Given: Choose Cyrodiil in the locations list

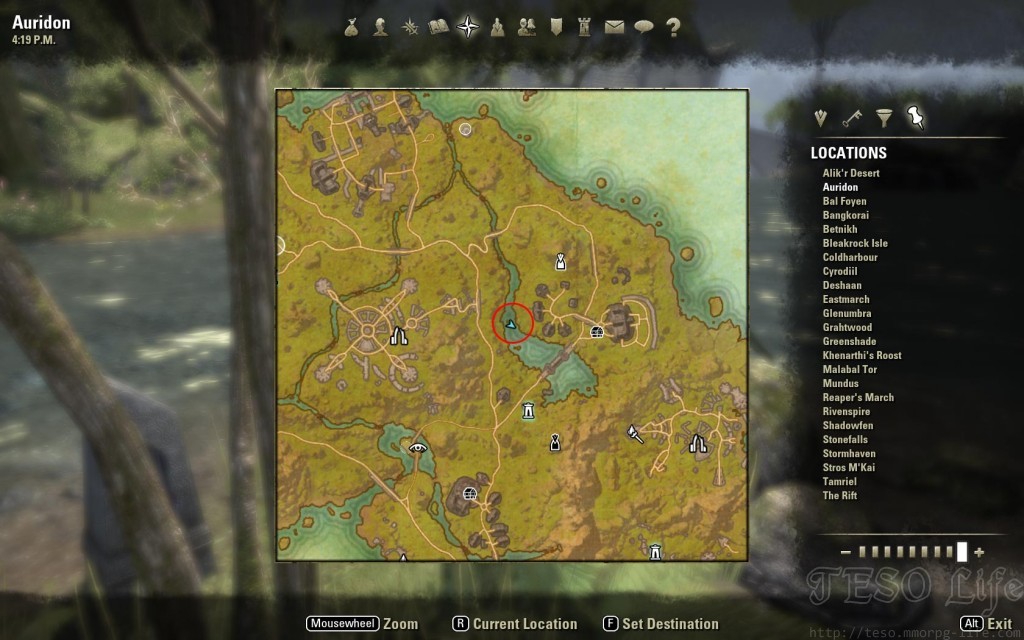Looking at the screenshot, I should [x=840, y=271].
